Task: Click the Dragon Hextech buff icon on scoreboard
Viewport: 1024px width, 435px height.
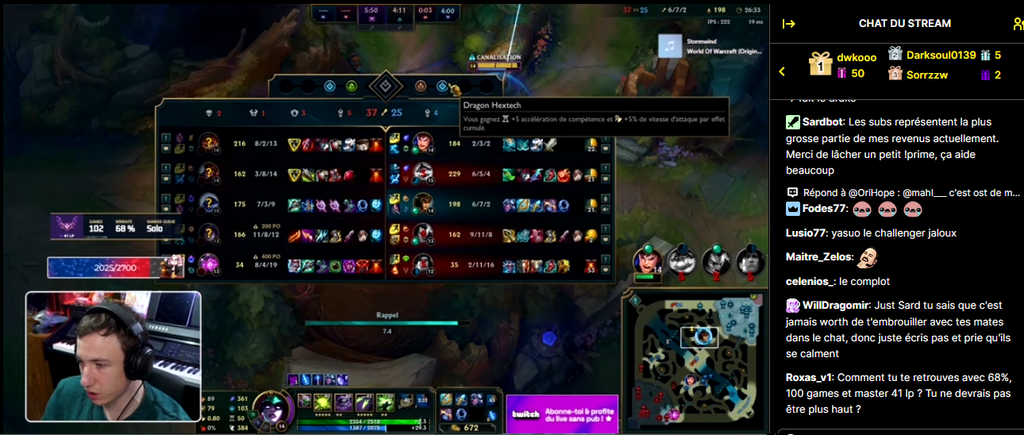Action: pos(453,87)
